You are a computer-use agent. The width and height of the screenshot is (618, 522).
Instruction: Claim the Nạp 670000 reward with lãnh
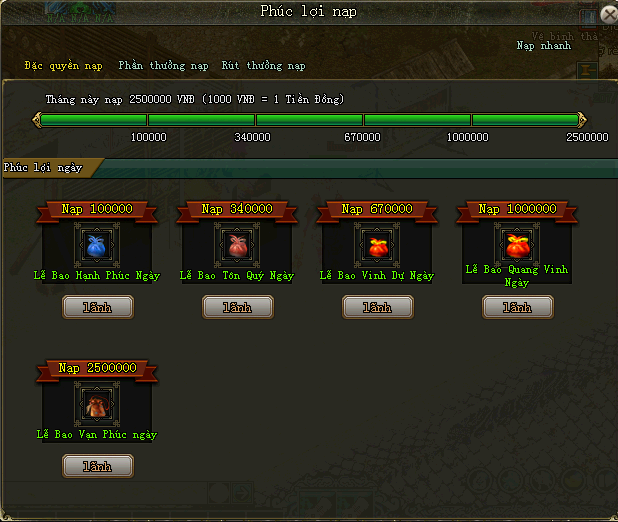377,307
